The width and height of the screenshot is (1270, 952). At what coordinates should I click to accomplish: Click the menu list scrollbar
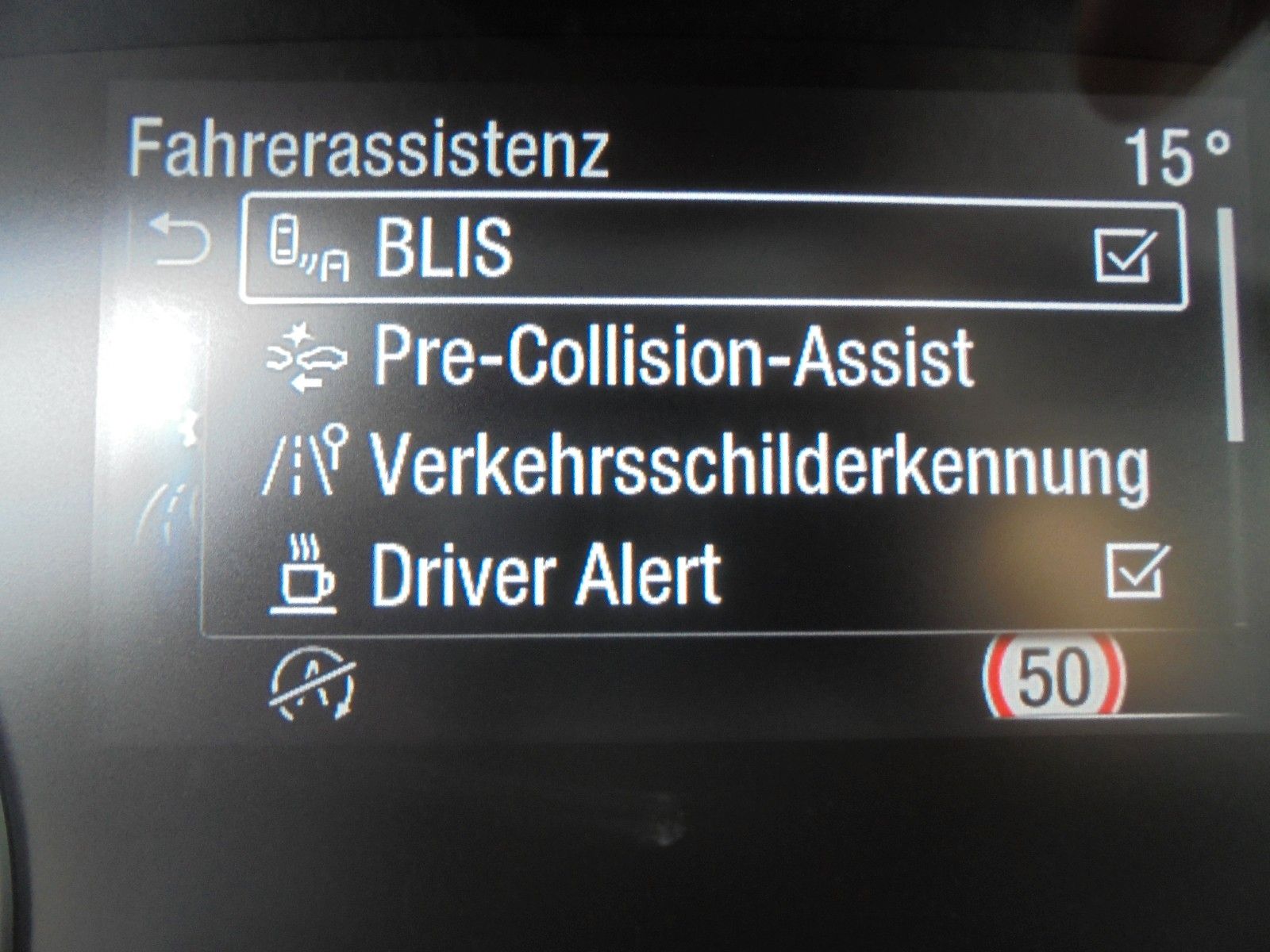[1233, 324]
